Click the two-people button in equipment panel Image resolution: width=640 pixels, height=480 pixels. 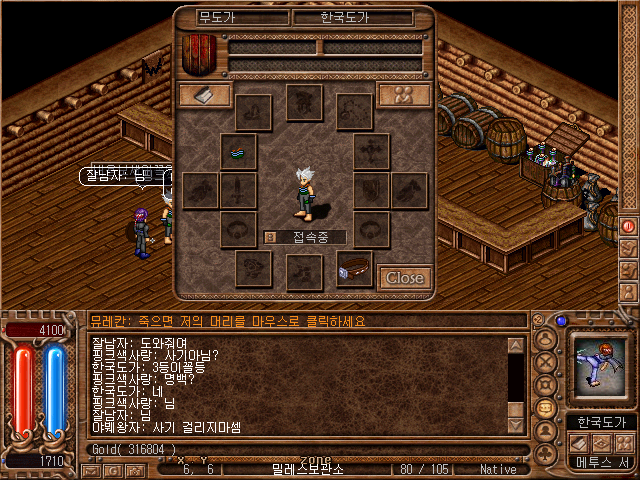[405, 95]
